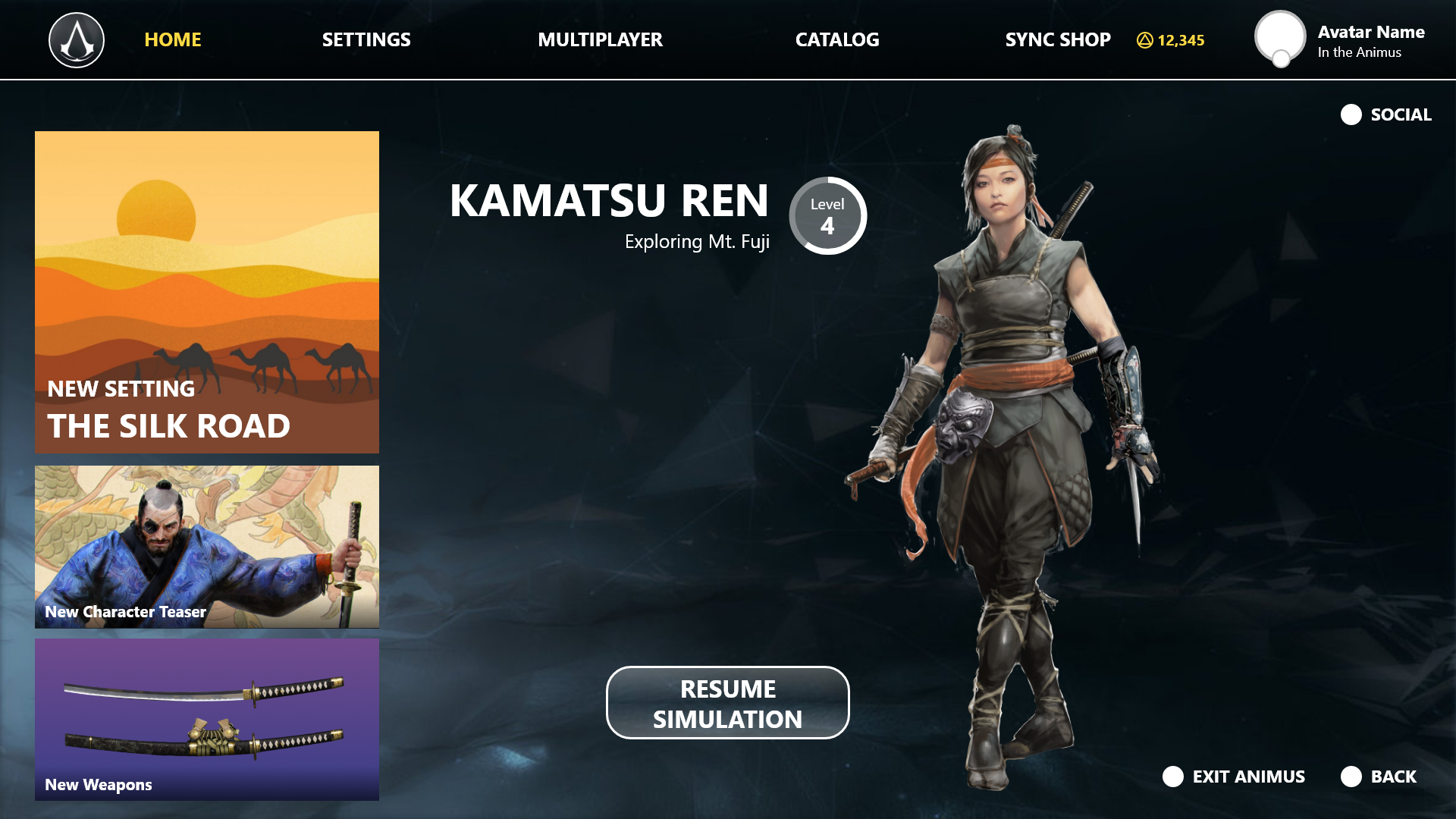
Task: Switch to the Multiplayer tab
Action: click(600, 40)
